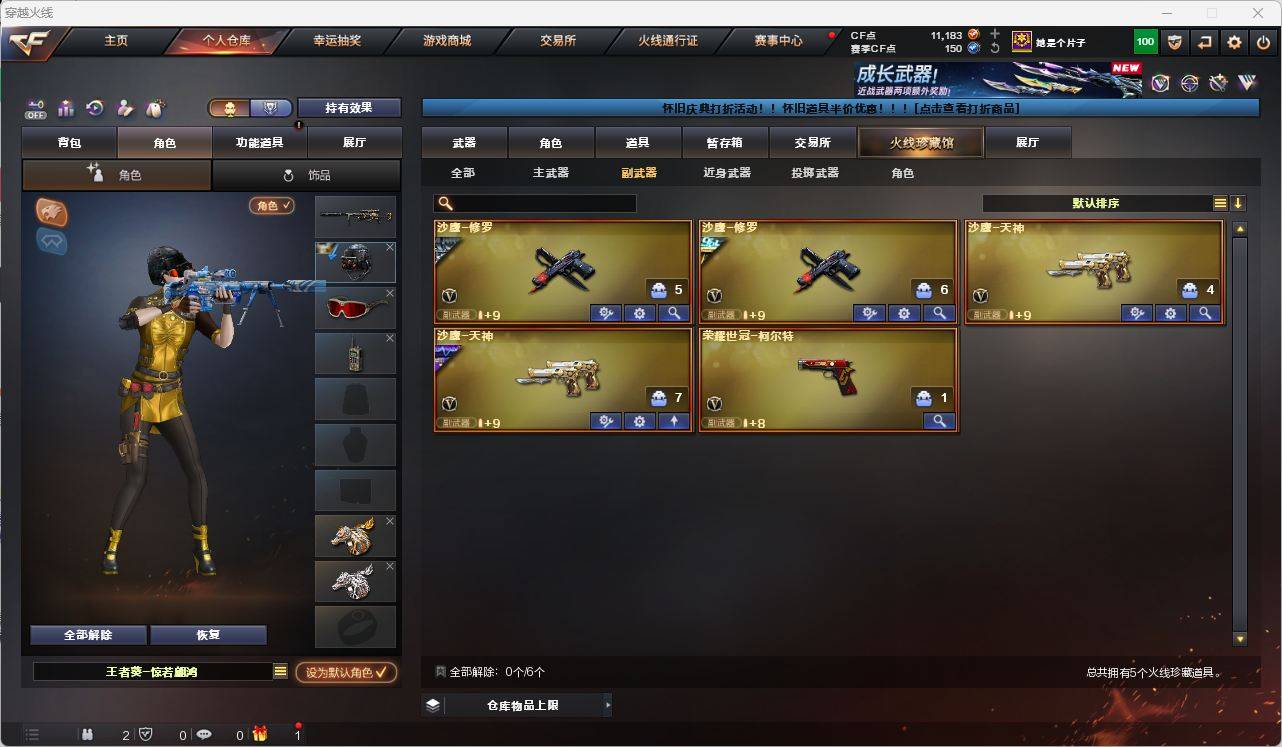Click the wrench icon on the first 沙鹰-修罗 card
Viewport: 1282px width, 747px height.
tap(605, 312)
